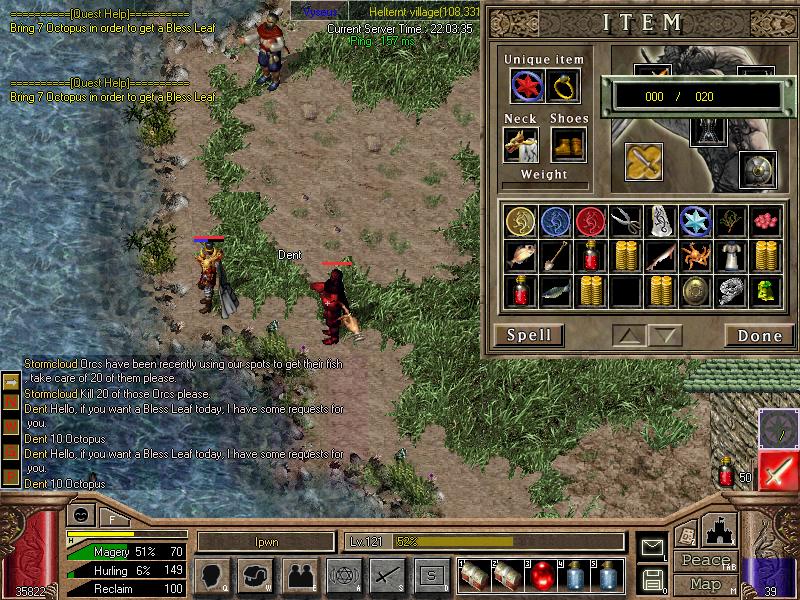Select the shovel in the inventory

(555, 257)
